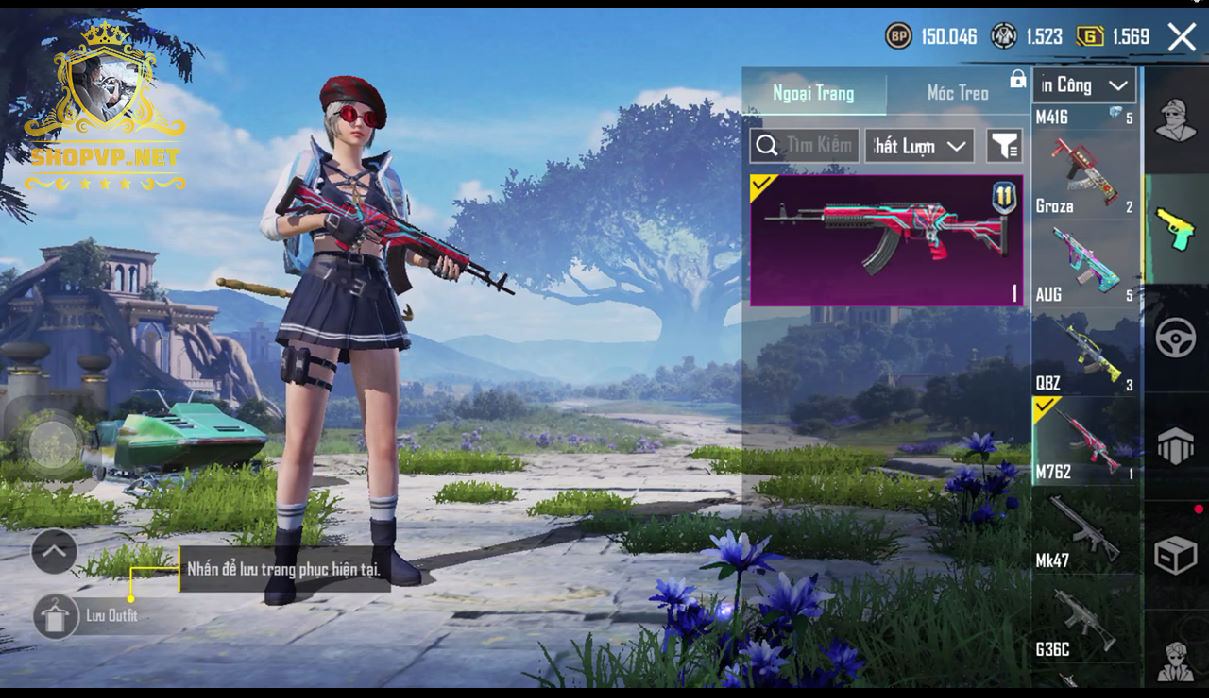Expand the up-arrow button above Lưu Outfit
Screen dimensions: 1209x698
coord(54,551)
